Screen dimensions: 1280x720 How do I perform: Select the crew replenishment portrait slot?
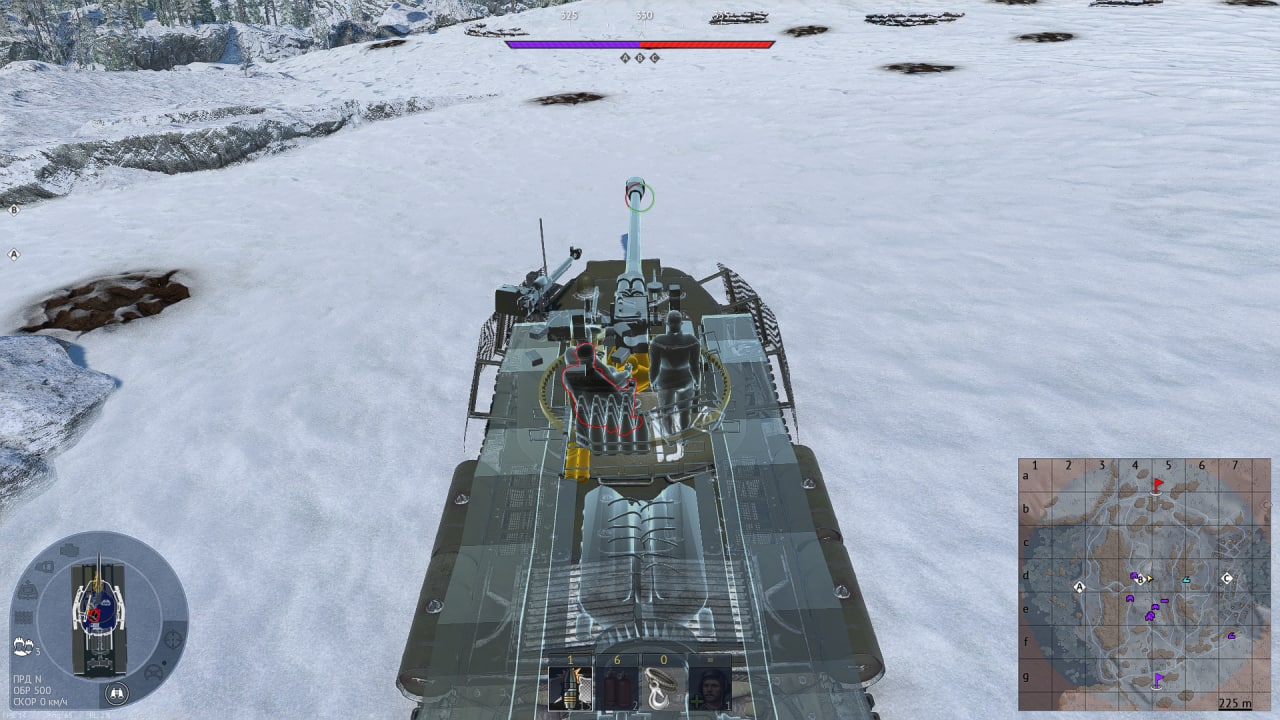709,688
